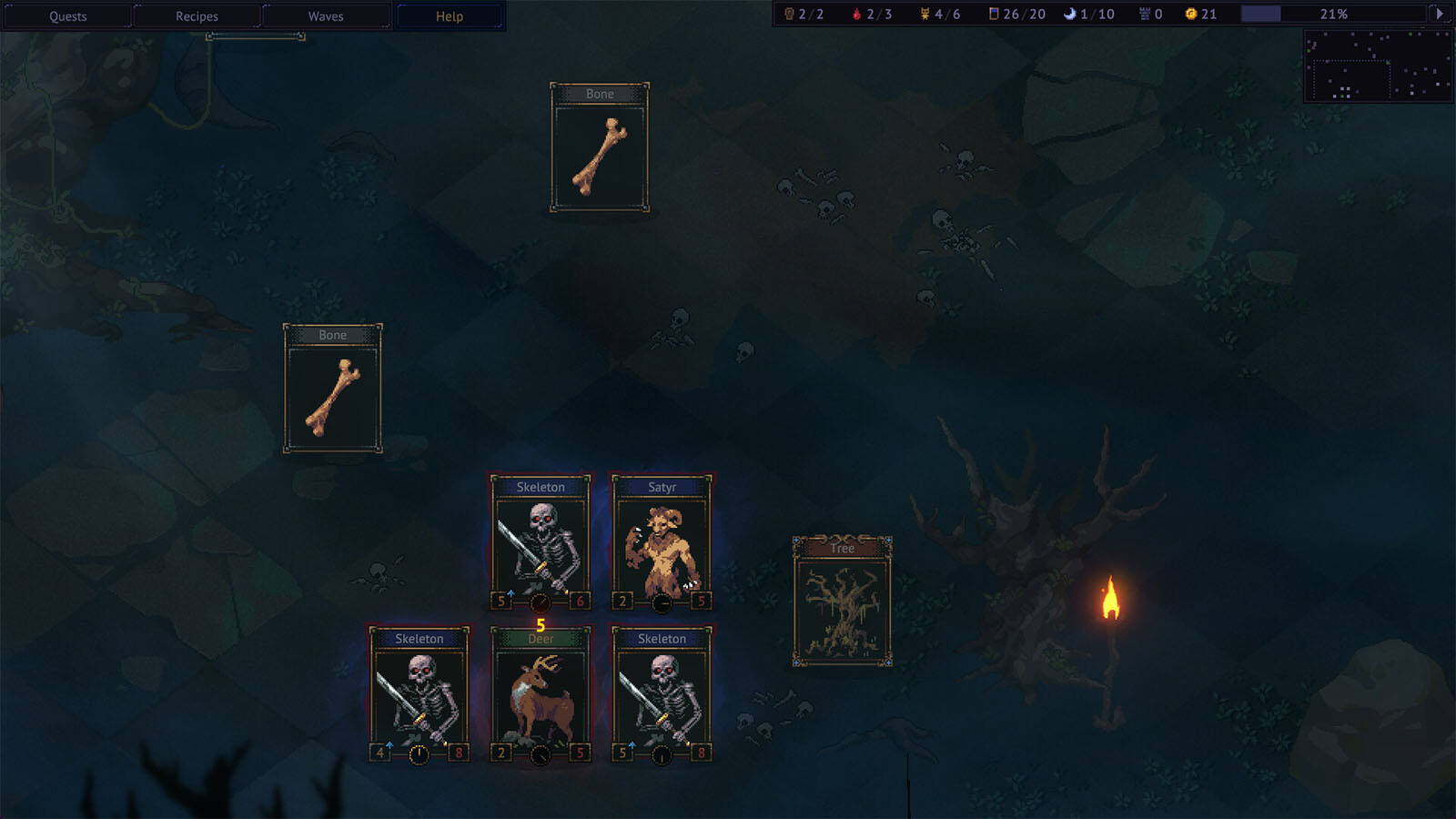Image resolution: width=1456 pixels, height=819 pixels.
Task: Switch to the Recipes tab
Action: (x=197, y=16)
